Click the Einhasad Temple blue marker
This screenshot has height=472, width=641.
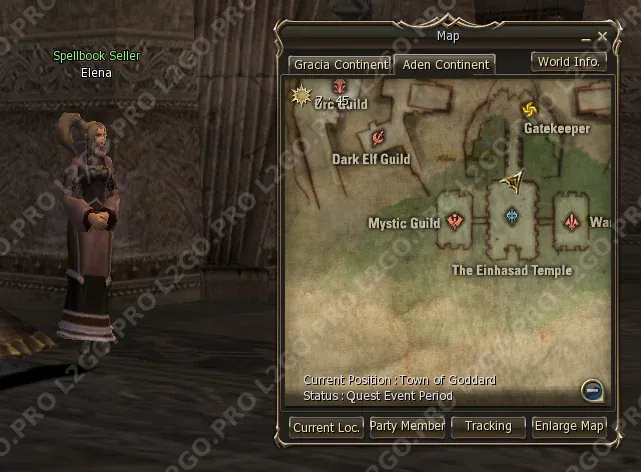click(x=512, y=216)
